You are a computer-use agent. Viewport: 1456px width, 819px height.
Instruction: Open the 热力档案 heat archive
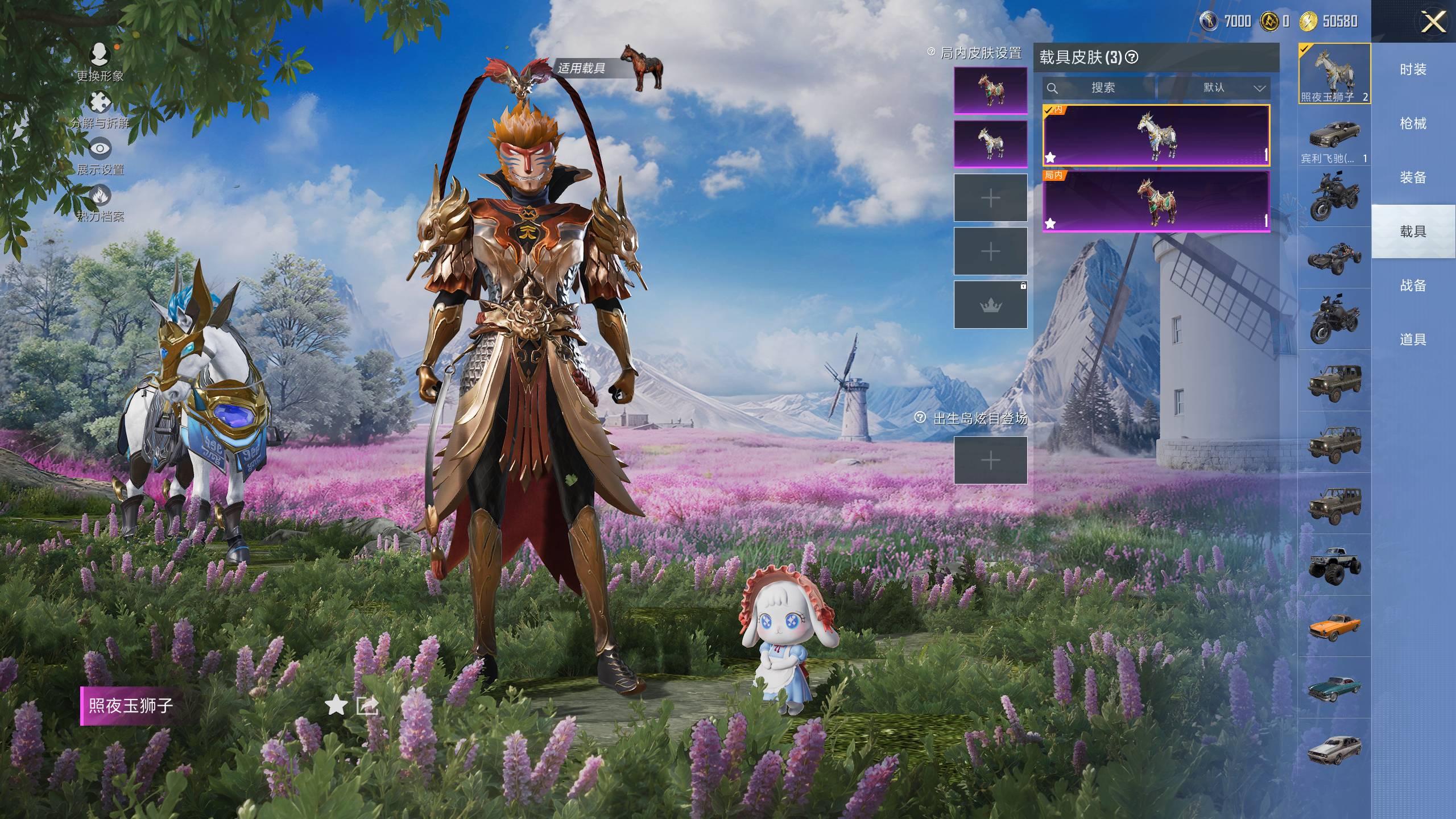point(100,196)
